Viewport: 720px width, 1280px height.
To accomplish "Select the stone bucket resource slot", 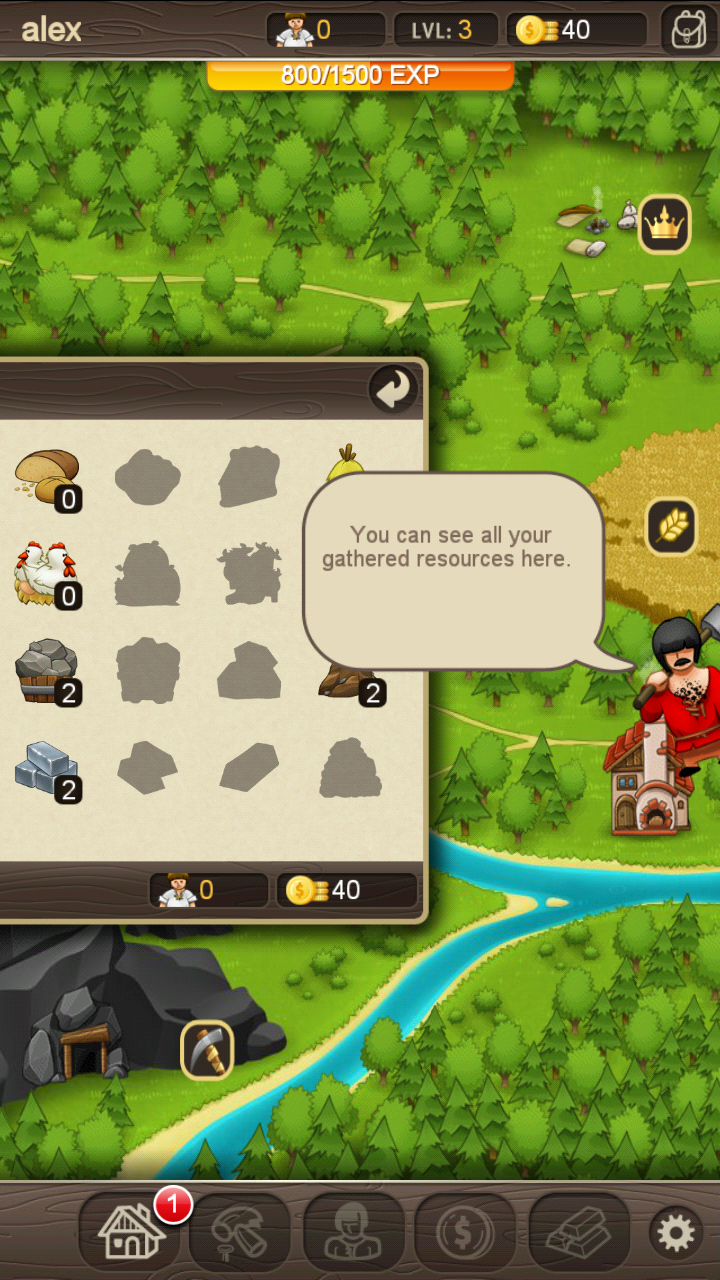I will click(x=48, y=672).
